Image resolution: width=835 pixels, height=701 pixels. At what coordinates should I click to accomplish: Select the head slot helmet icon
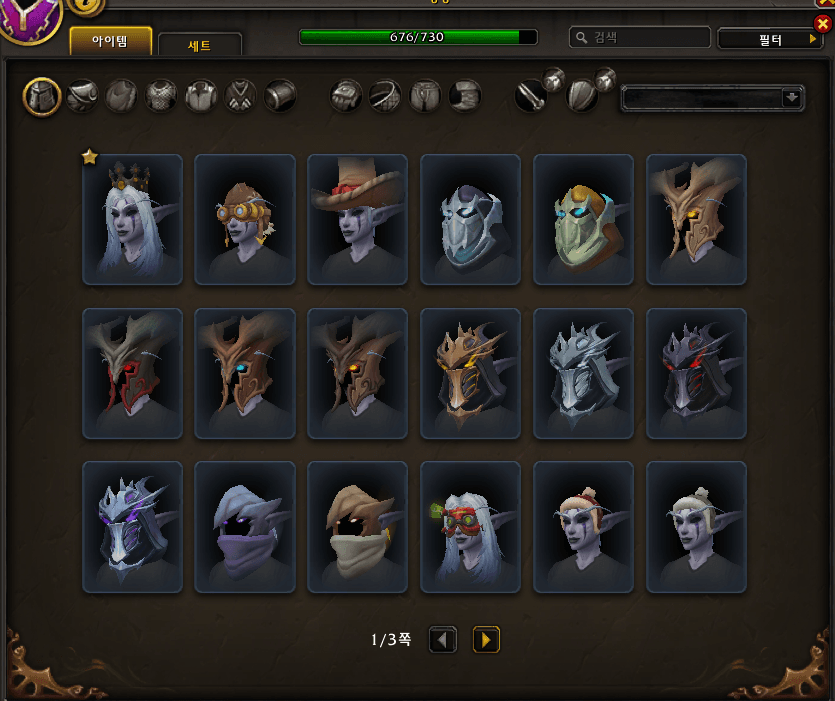click(43, 96)
